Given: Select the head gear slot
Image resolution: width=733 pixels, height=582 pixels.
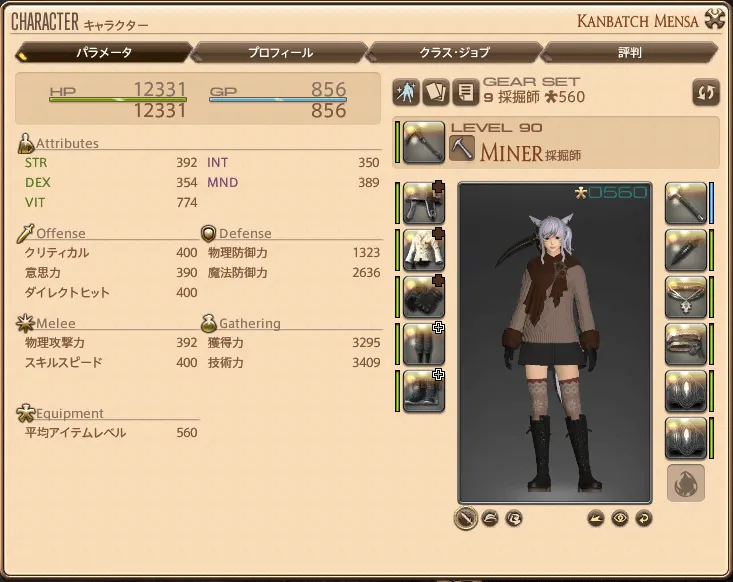Looking at the screenshot, I should (x=424, y=202).
